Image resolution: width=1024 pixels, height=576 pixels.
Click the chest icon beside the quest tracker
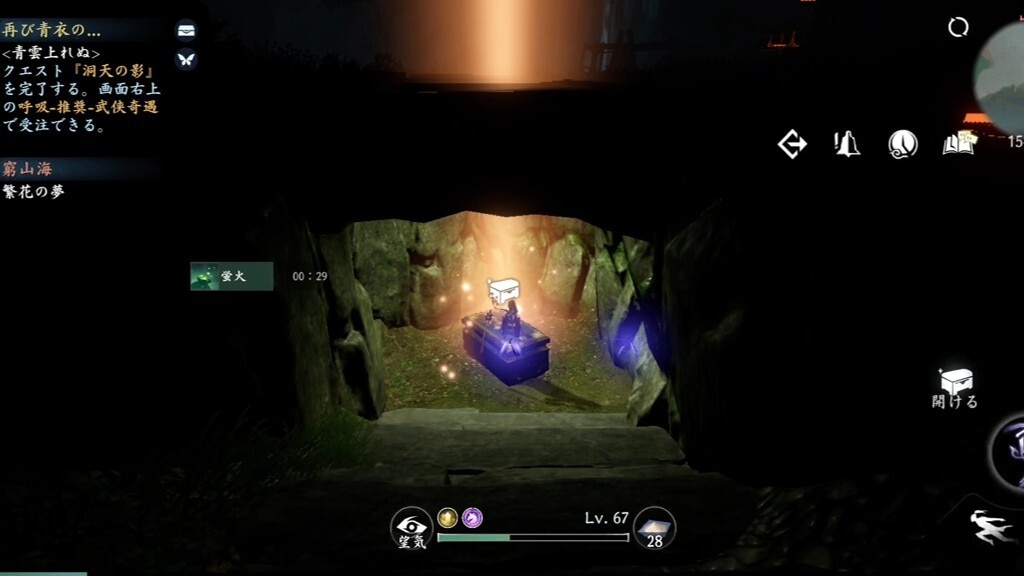point(186,30)
